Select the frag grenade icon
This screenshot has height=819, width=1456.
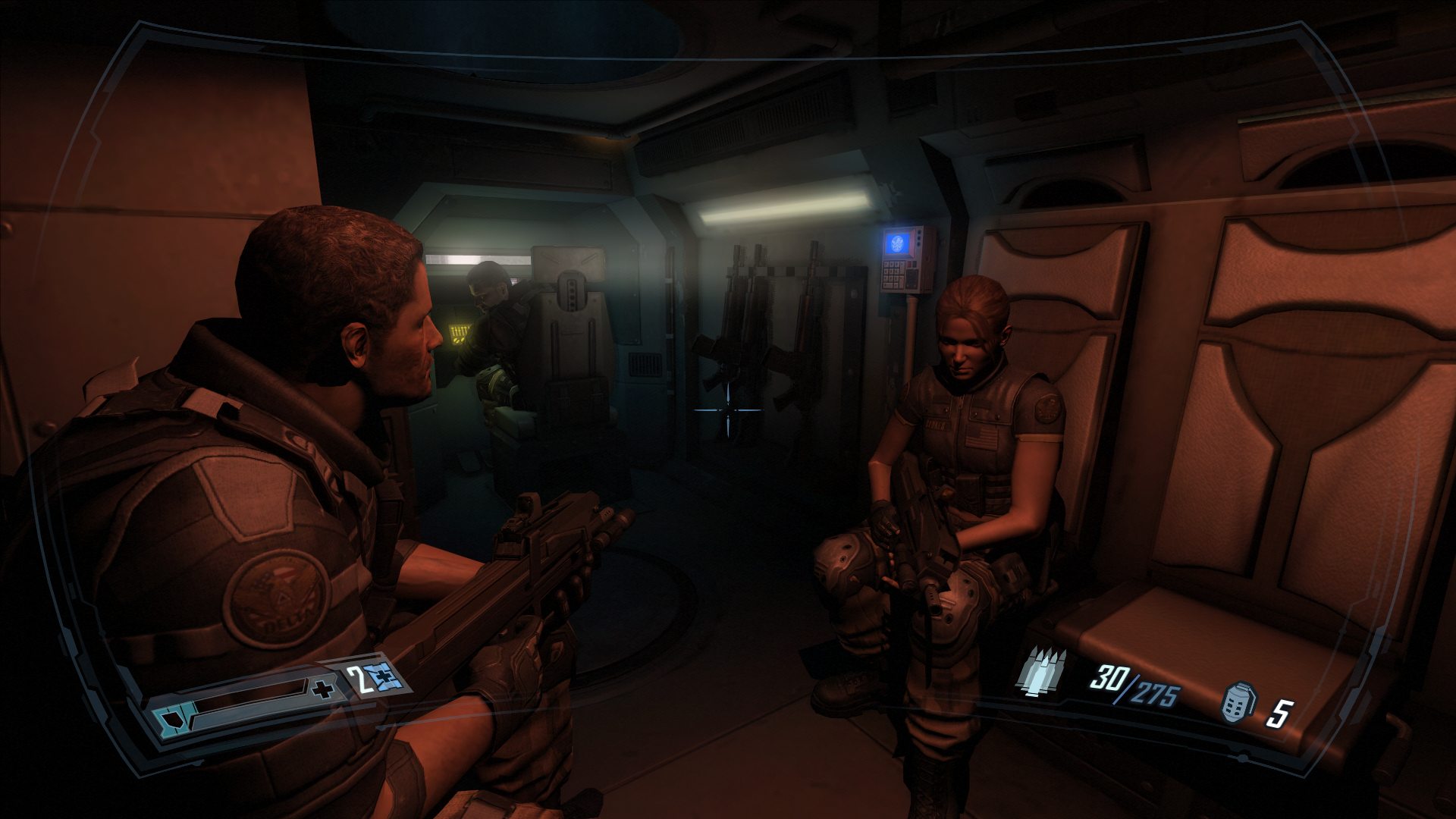pos(1238,702)
